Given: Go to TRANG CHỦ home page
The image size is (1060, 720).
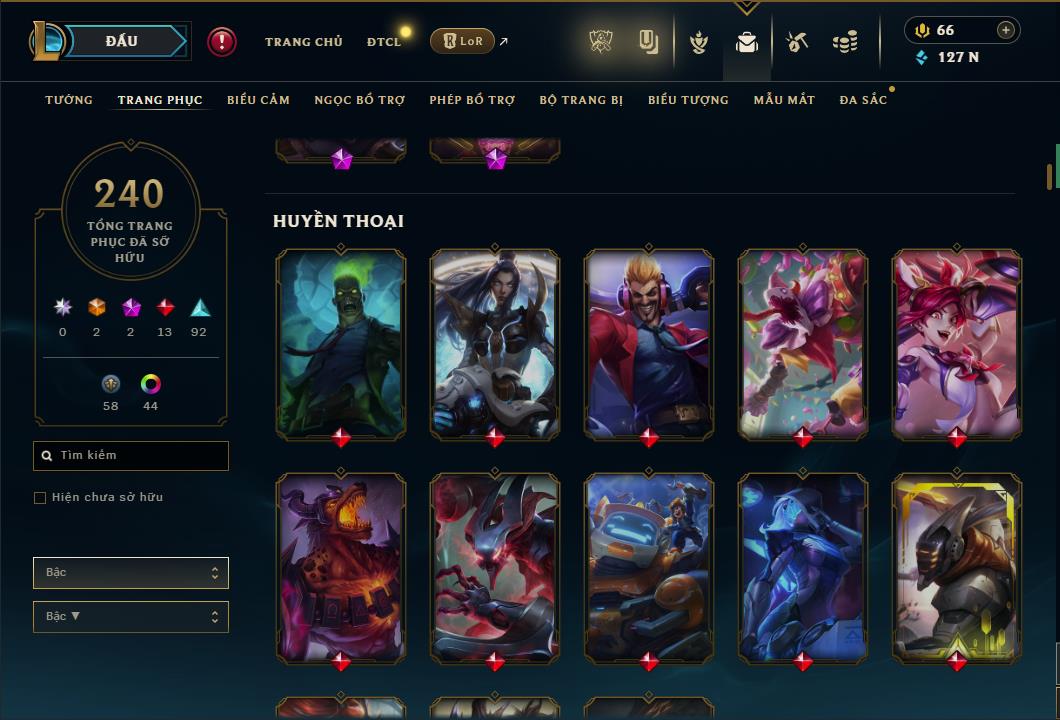Looking at the screenshot, I should tap(303, 42).
